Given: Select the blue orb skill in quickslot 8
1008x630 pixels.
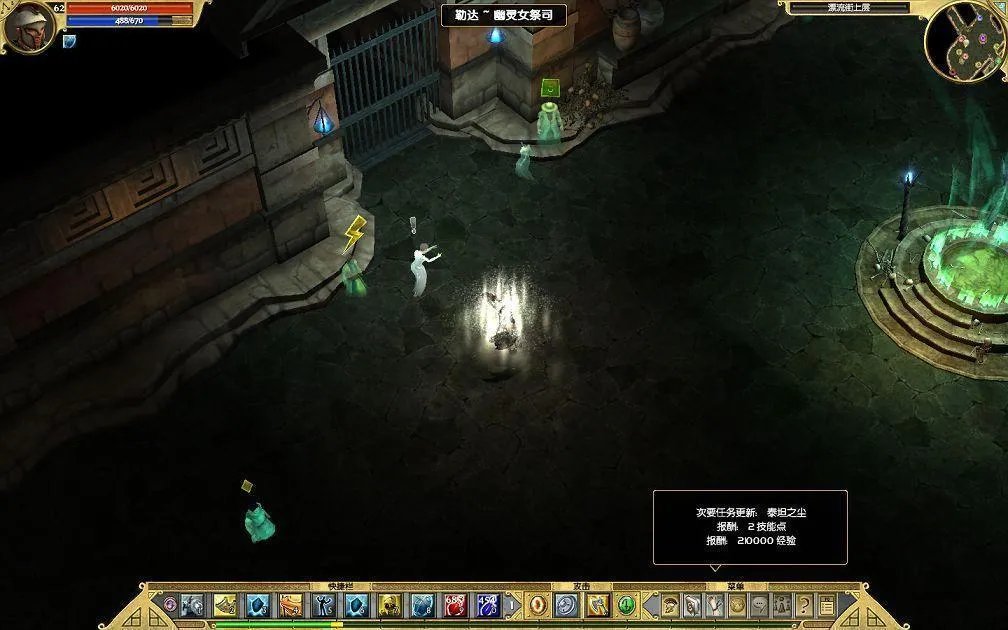Looking at the screenshot, I should tap(422, 605).
